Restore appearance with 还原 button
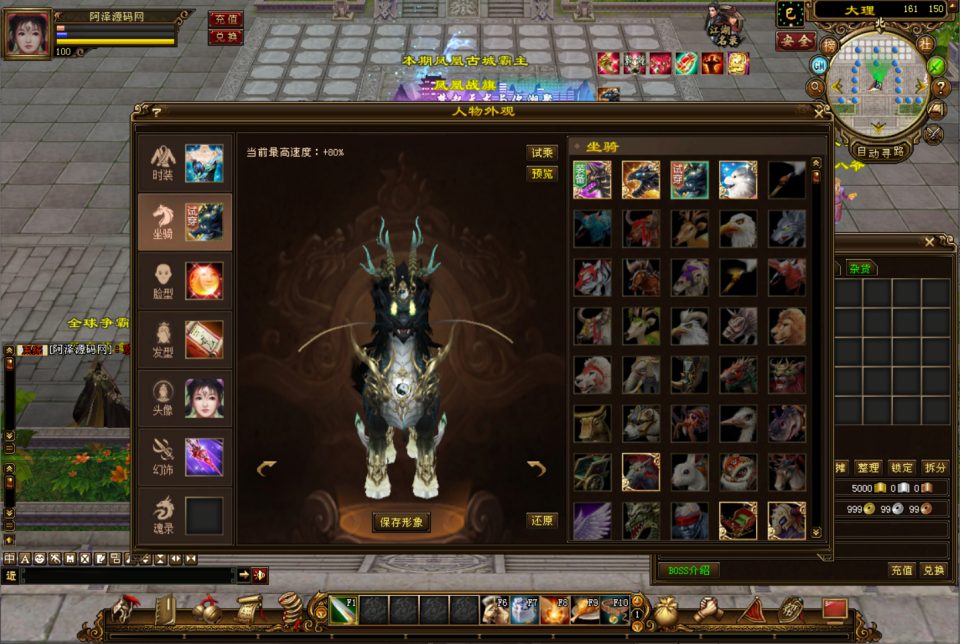 coord(542,521)
